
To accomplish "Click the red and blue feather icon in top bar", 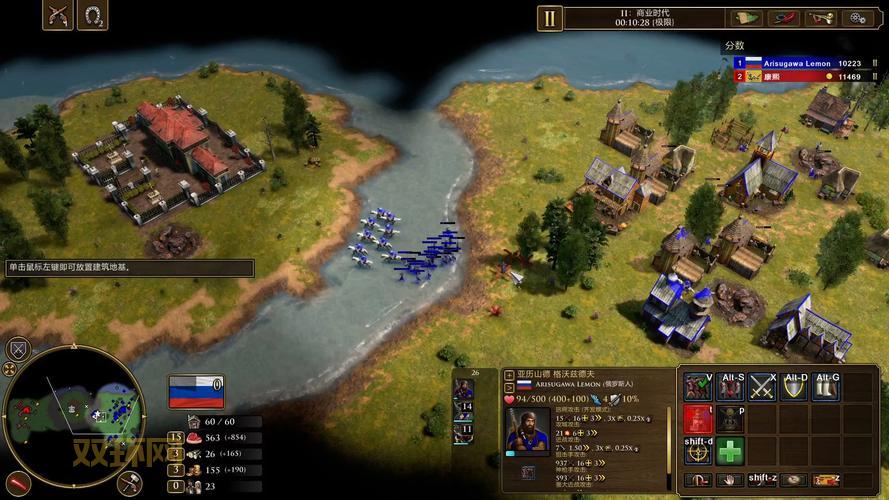I will coord(785,17).
